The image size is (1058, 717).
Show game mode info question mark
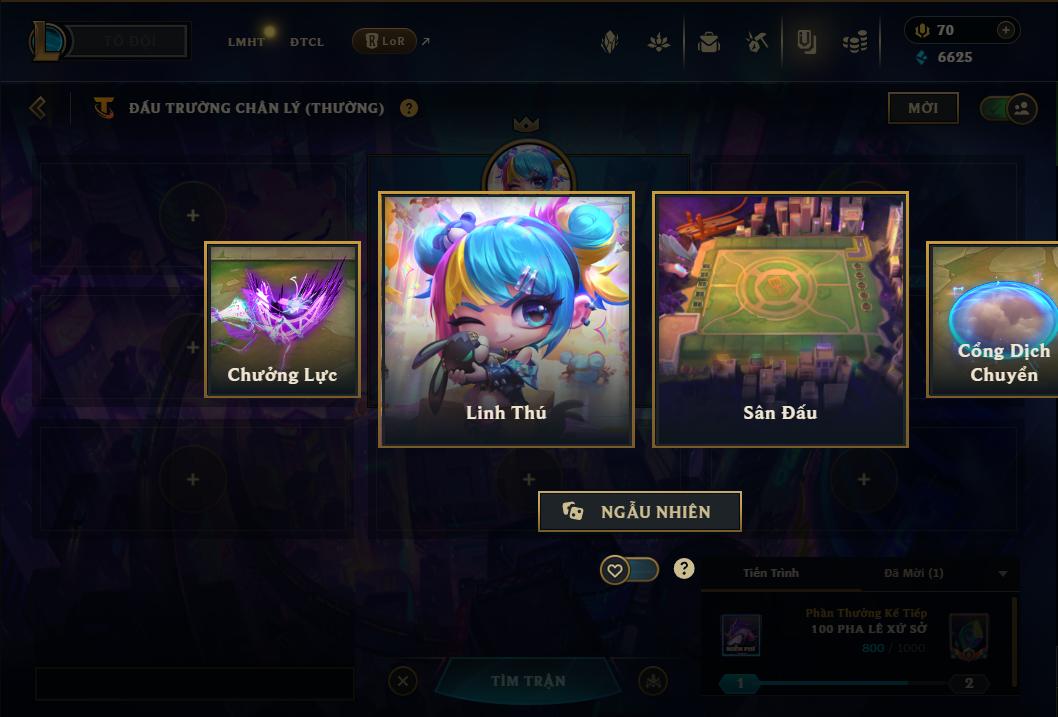click(x=409, y=108)
